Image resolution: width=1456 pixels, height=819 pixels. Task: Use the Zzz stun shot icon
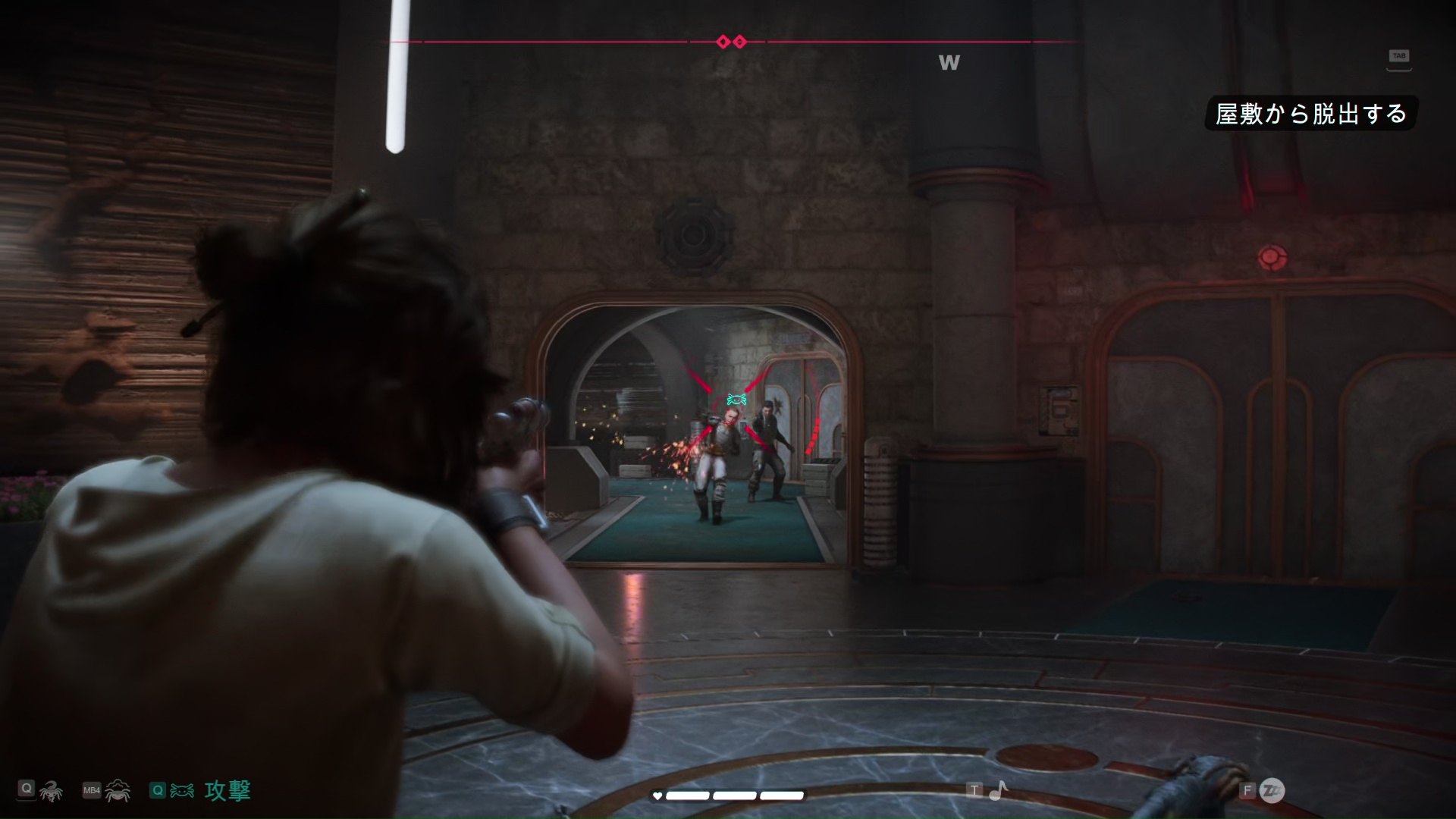[1272, 791]
